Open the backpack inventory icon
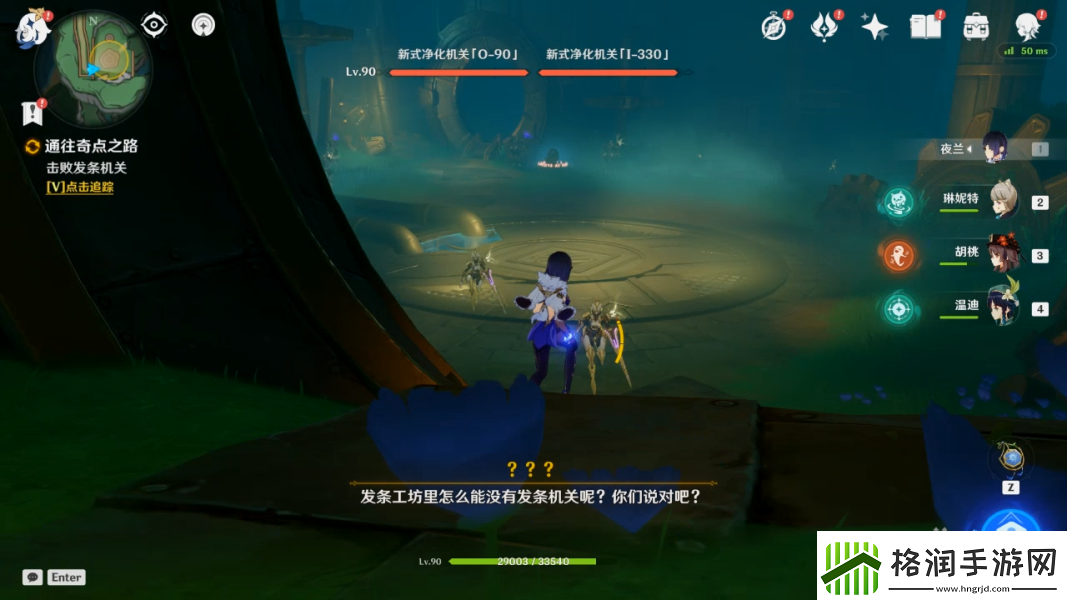The height and width of the screenshot is (600, 1067). coord(976,27)
